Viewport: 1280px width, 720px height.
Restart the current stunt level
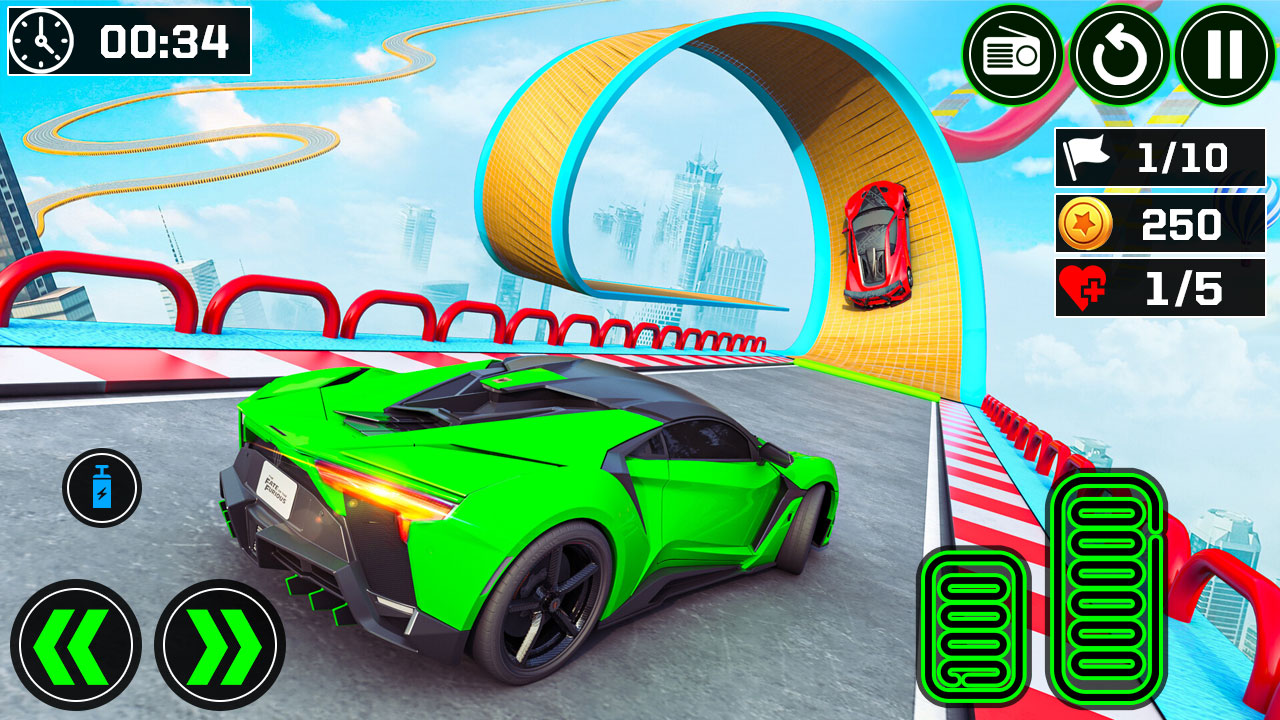click(1120, 54)
